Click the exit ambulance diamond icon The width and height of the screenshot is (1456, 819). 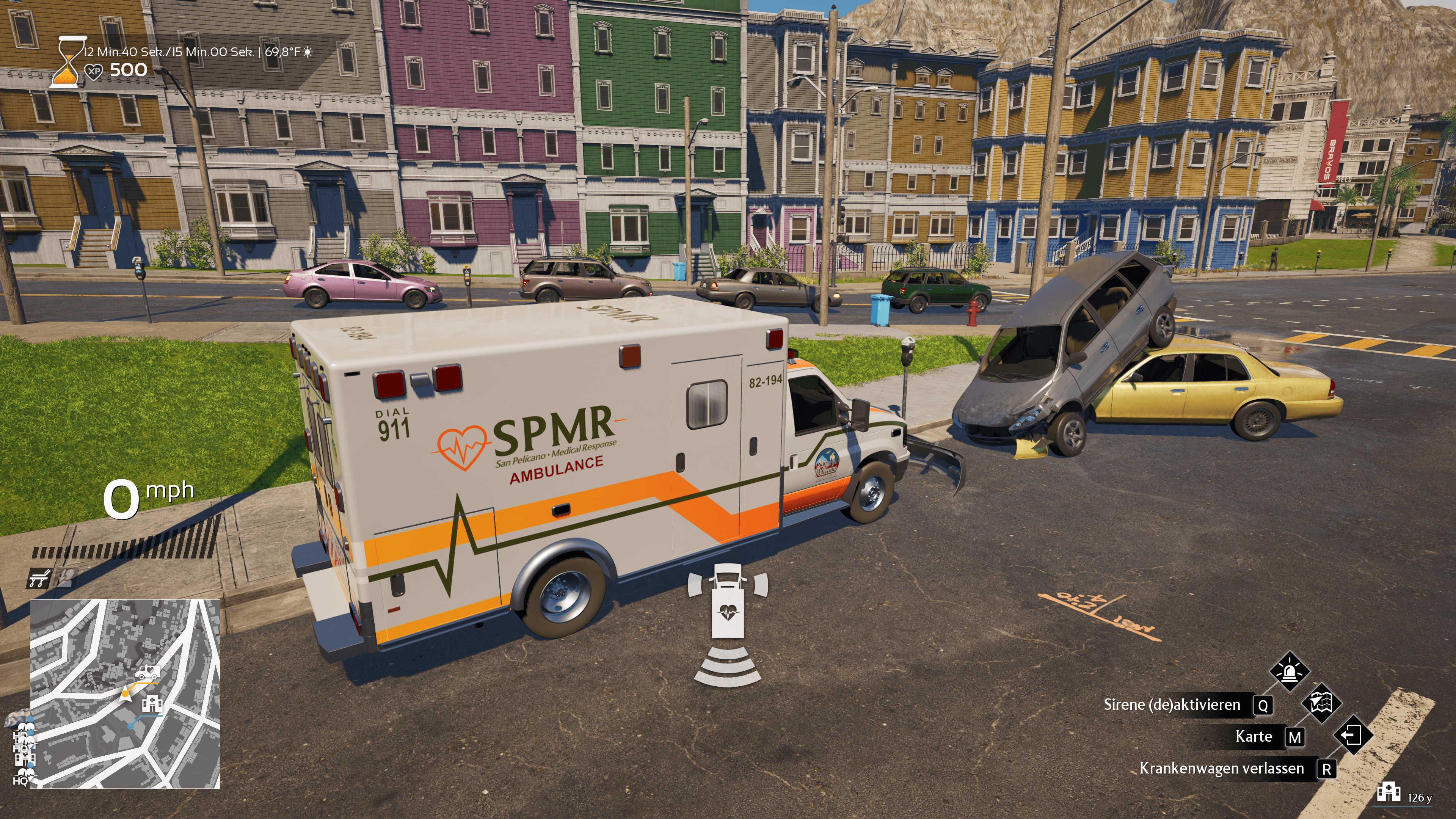pos(1352,735)
